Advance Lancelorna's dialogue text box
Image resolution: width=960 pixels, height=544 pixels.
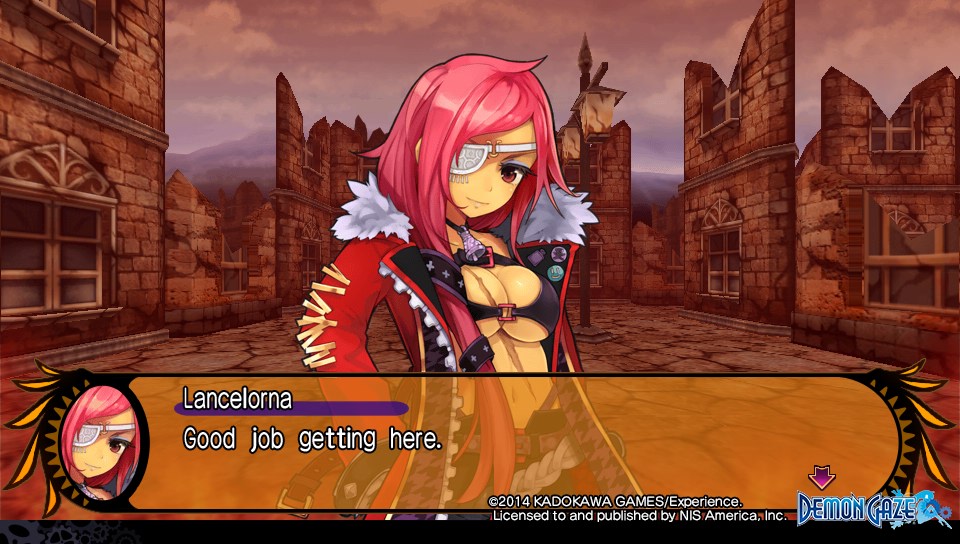coord(500,440)
